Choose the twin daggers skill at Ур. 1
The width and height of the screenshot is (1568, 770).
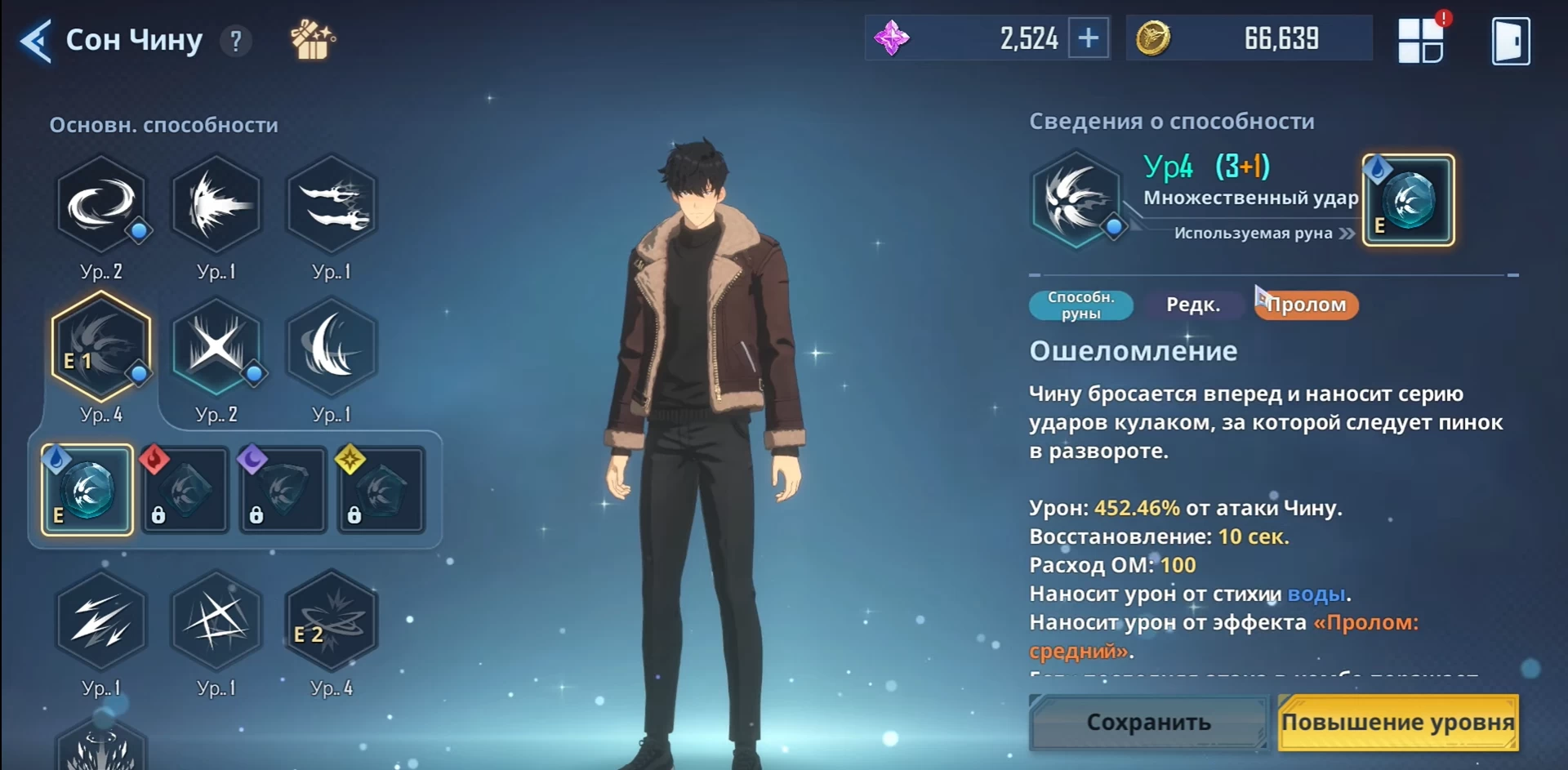tap(331, 204)
